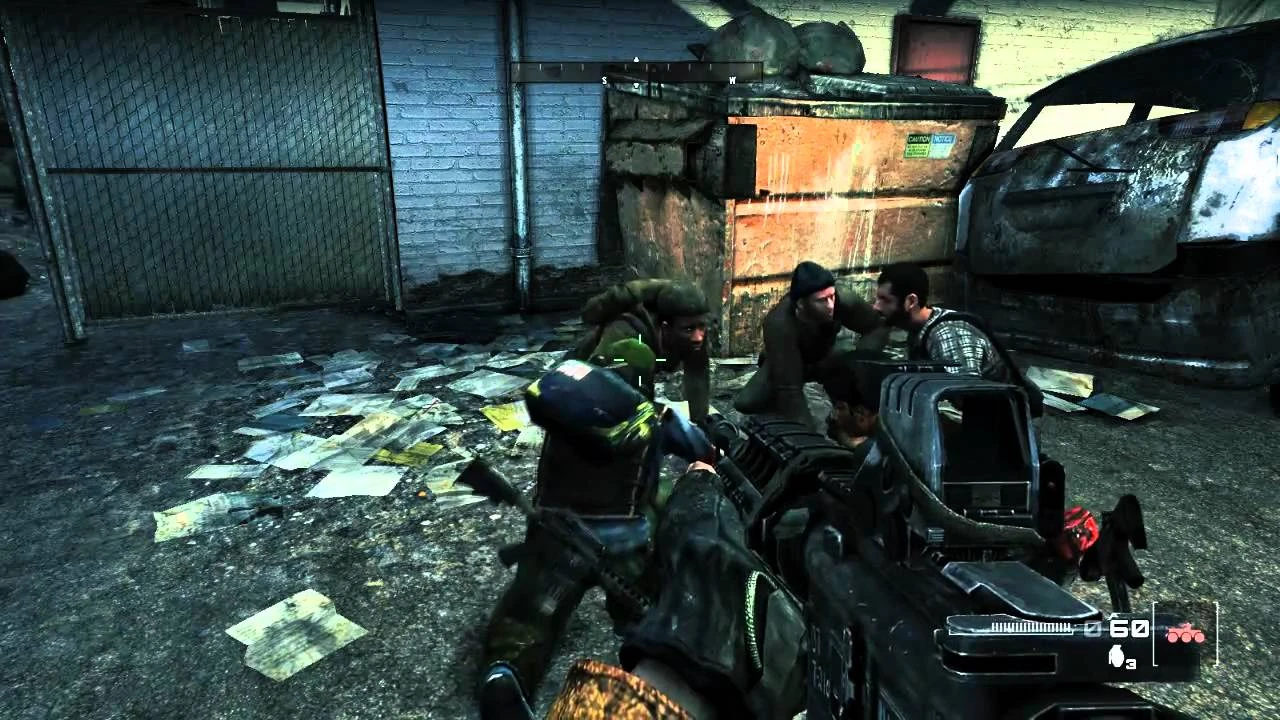
Task: Click the S heading letter on the compass
Action: (604, 80)
